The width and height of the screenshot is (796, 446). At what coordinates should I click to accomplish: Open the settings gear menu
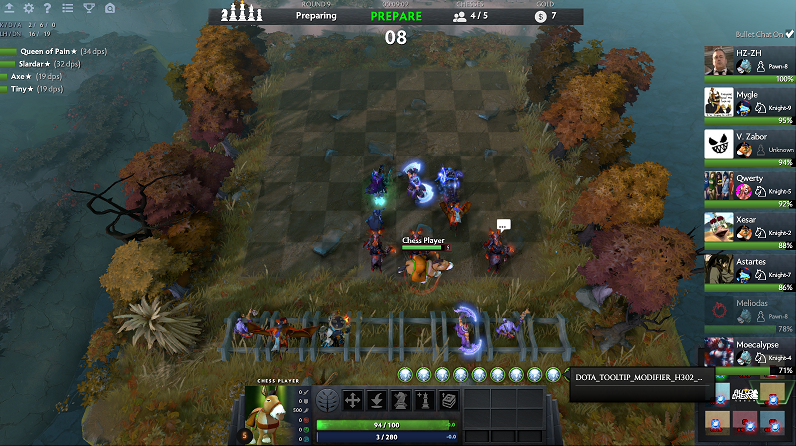click(x=28, y=9)
